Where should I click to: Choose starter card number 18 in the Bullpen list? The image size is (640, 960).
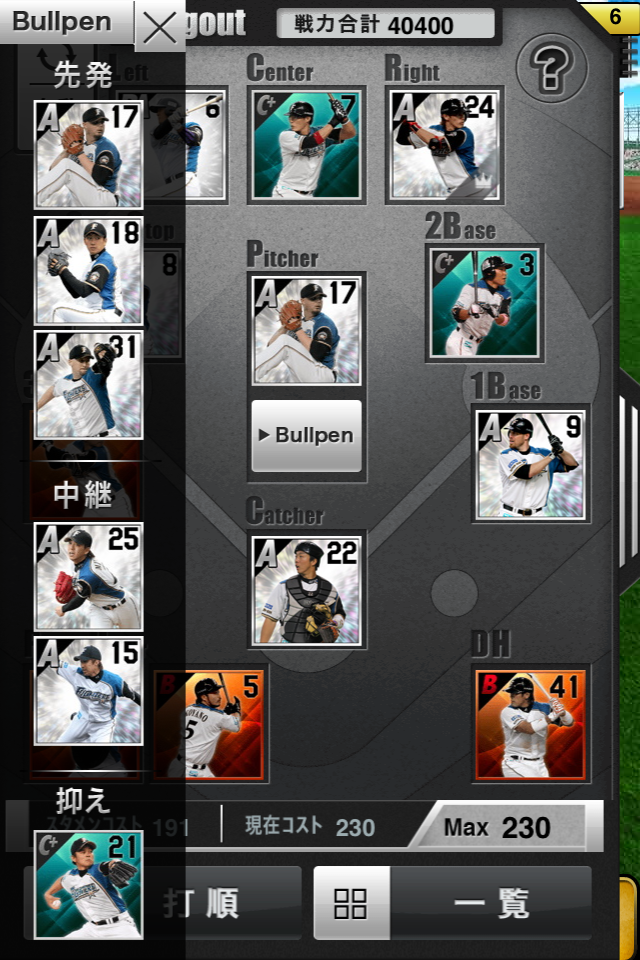pyautogui.click(x=88, y=270)
